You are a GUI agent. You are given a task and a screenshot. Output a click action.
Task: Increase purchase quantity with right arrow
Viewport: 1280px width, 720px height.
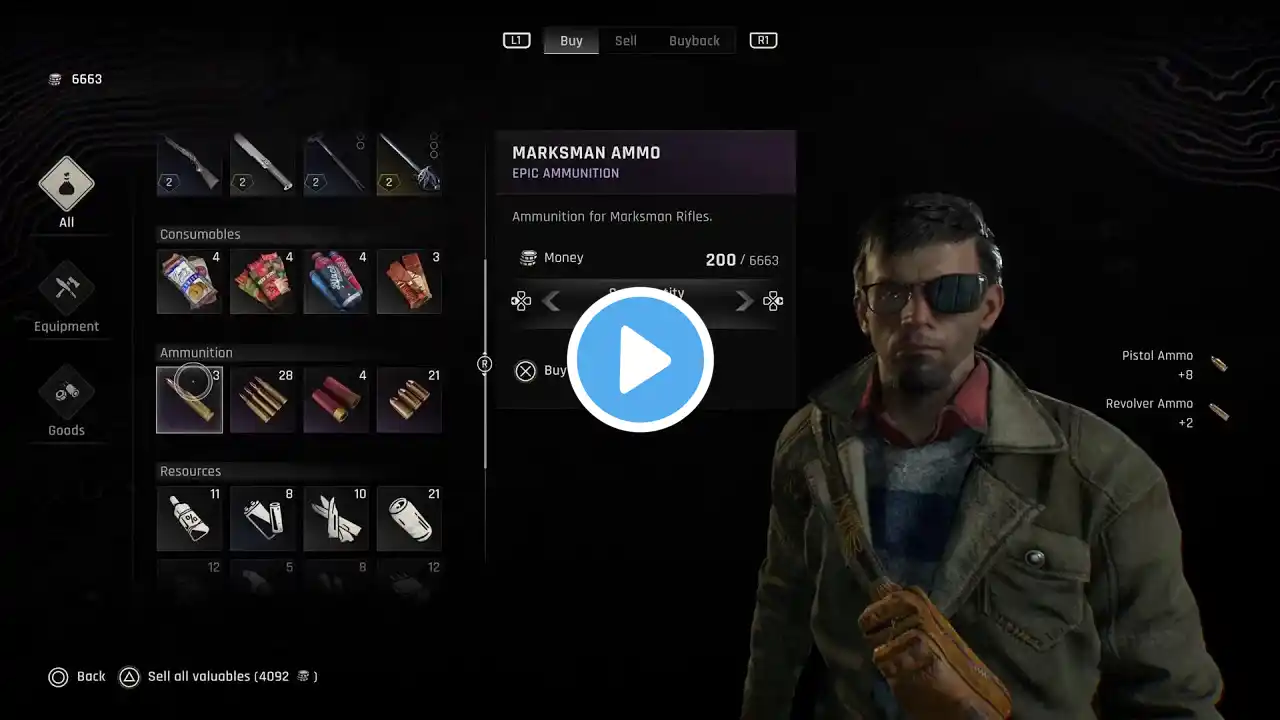744,301
